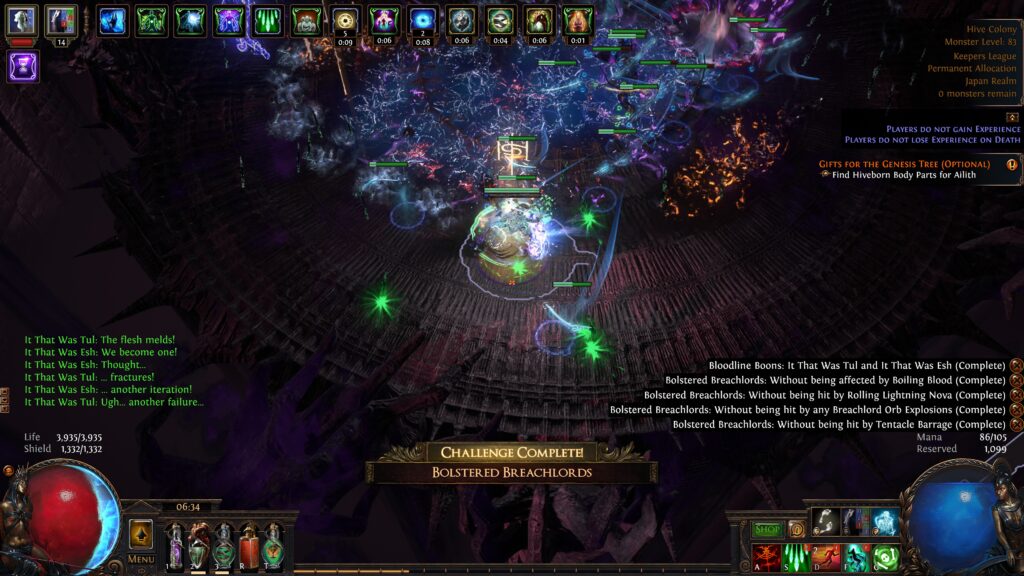The width and height of the screenshot is (1024, 576).
Task: Open the green Shop button
Action: [768, 529]
